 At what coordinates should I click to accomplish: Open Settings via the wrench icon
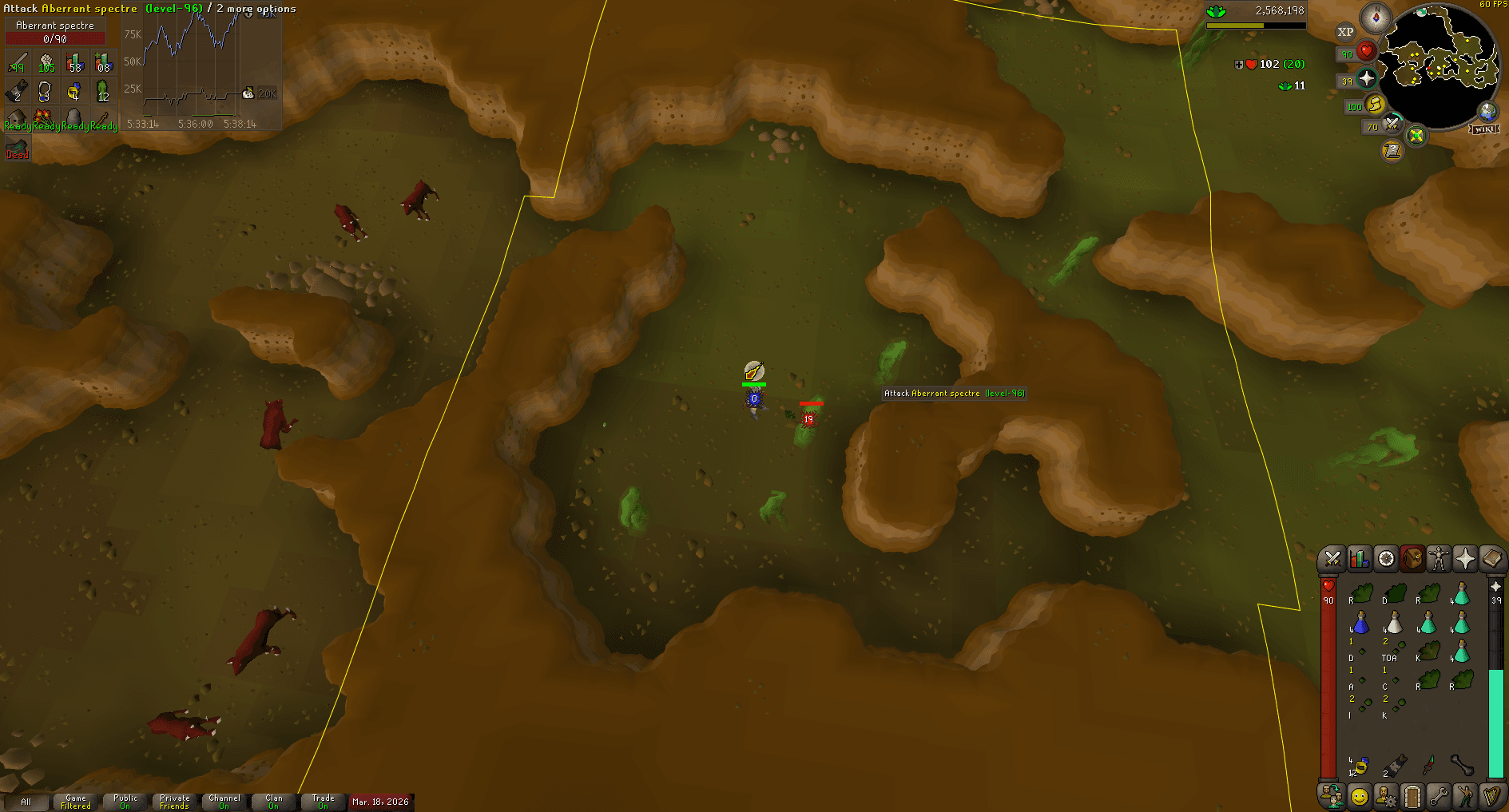(x=1437, y=797)
